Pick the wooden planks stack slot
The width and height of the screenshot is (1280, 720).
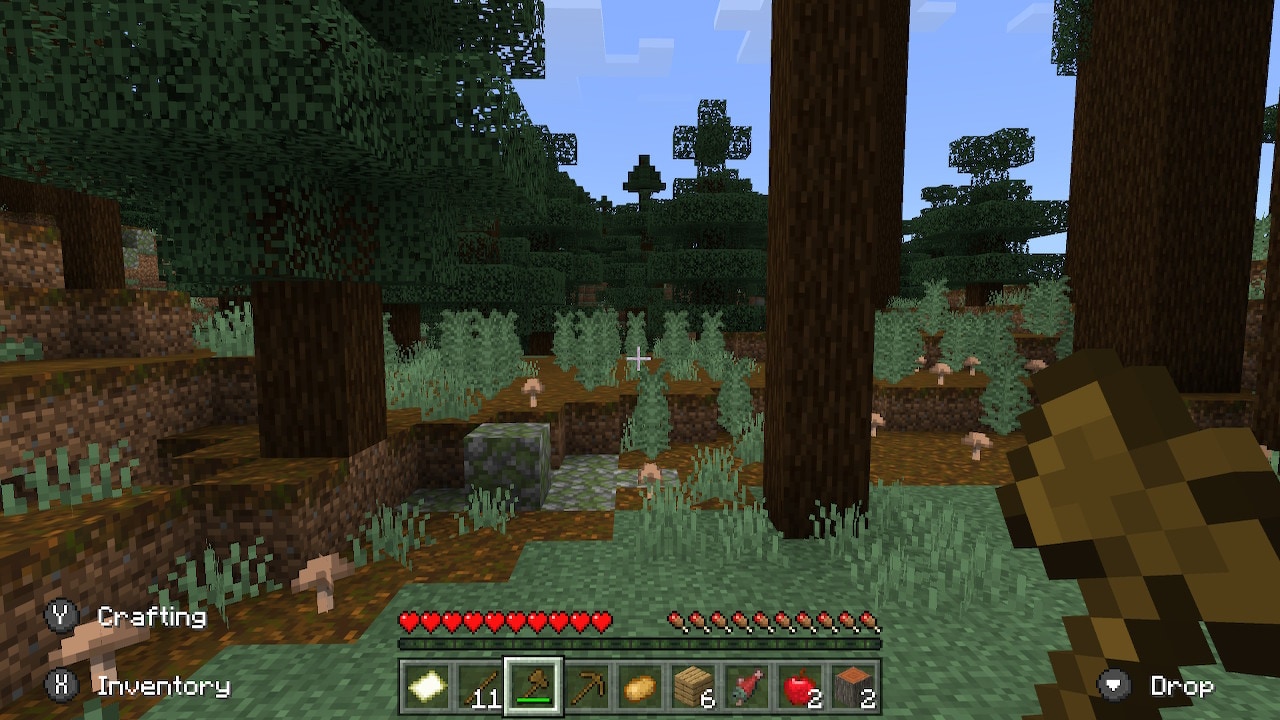click(694, 687)
